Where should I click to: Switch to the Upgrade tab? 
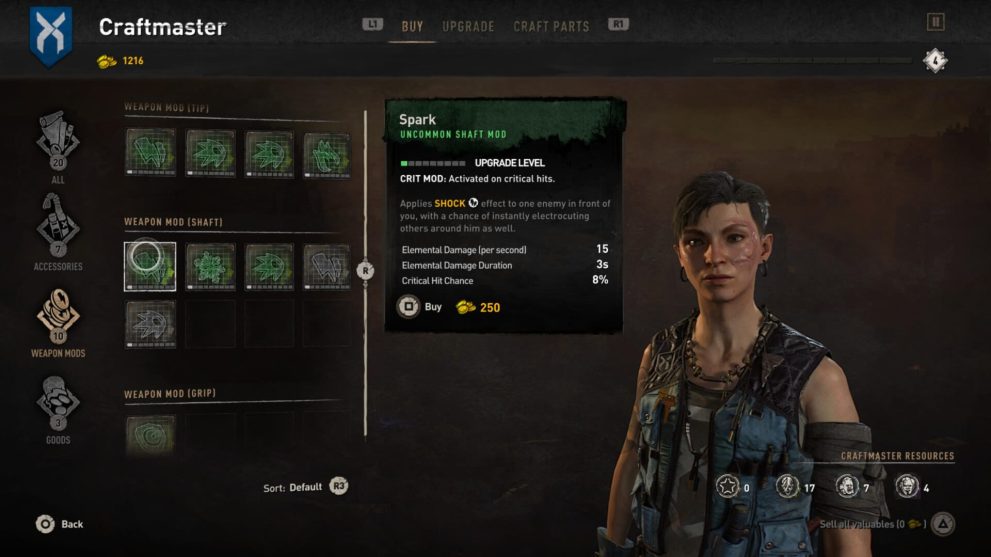pyautogui.click(x=468, y=26)
